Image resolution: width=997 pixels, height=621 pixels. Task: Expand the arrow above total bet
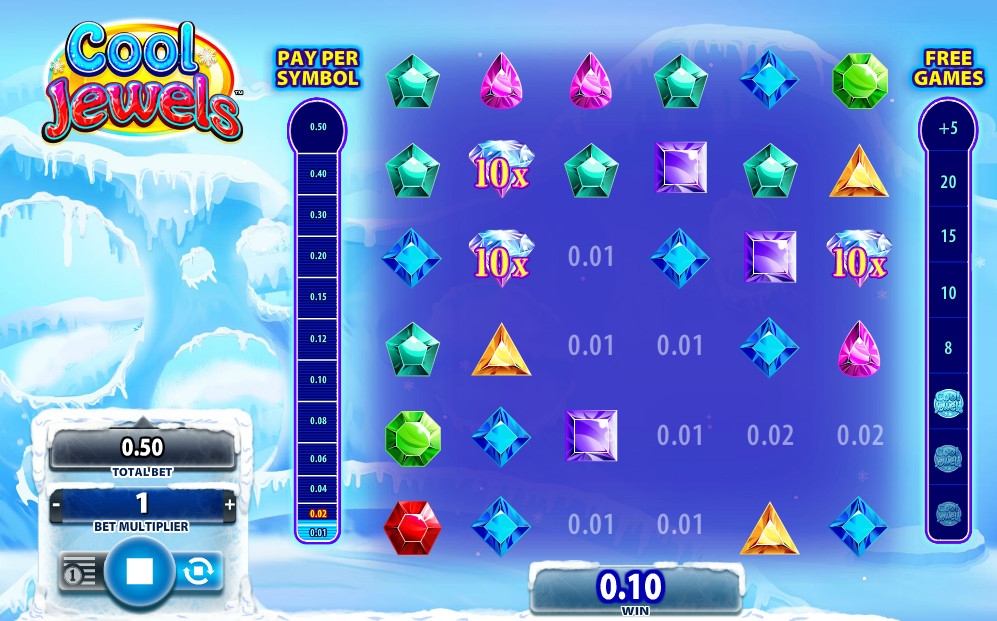(x=141, y=423)
